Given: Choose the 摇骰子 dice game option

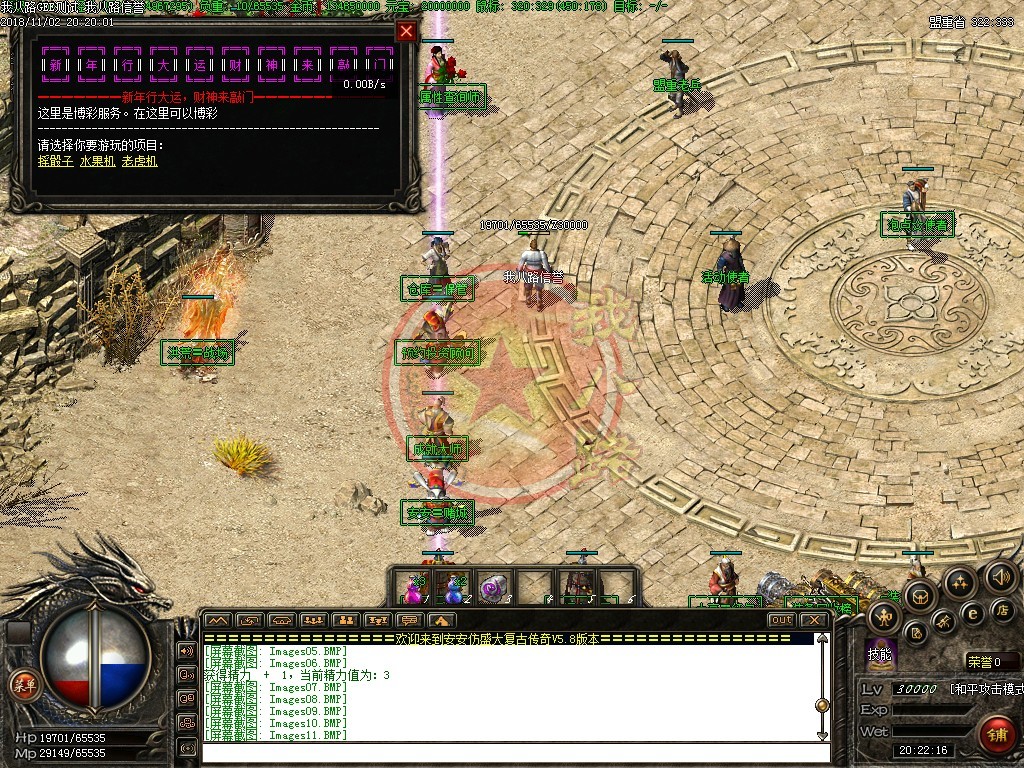Looking at the screenshot, I should point(55,161).
